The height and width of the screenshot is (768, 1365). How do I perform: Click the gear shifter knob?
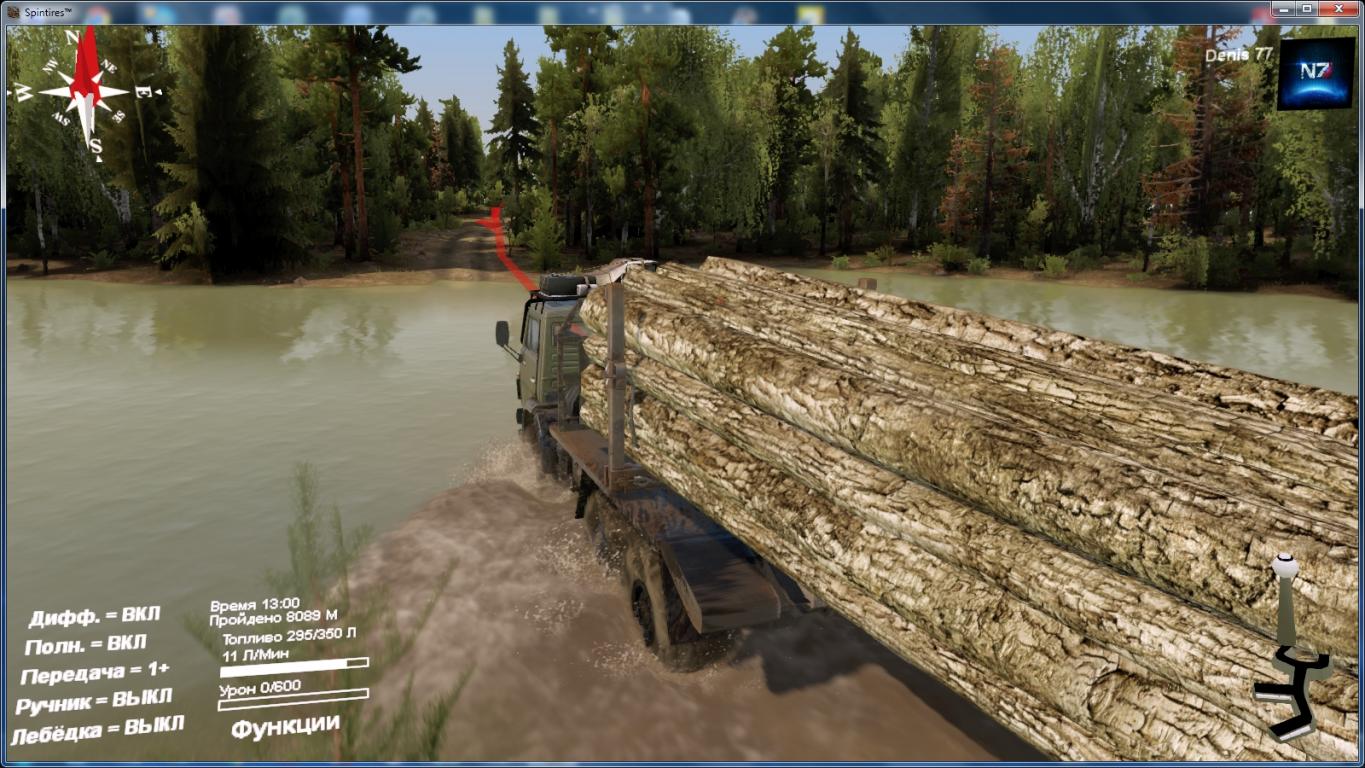[1284, 567]
